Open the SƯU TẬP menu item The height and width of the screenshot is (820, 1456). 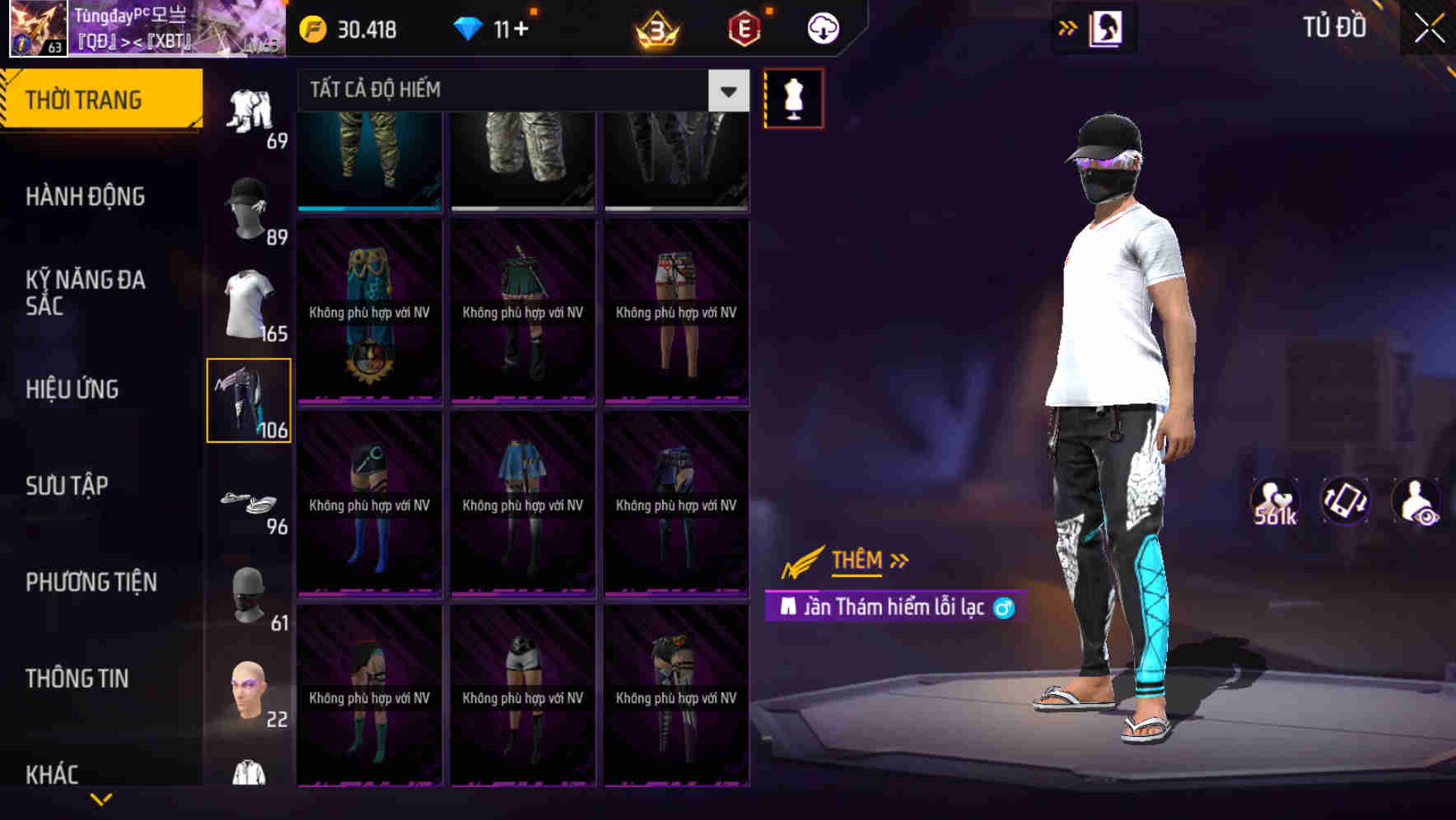tap(68, 486)
